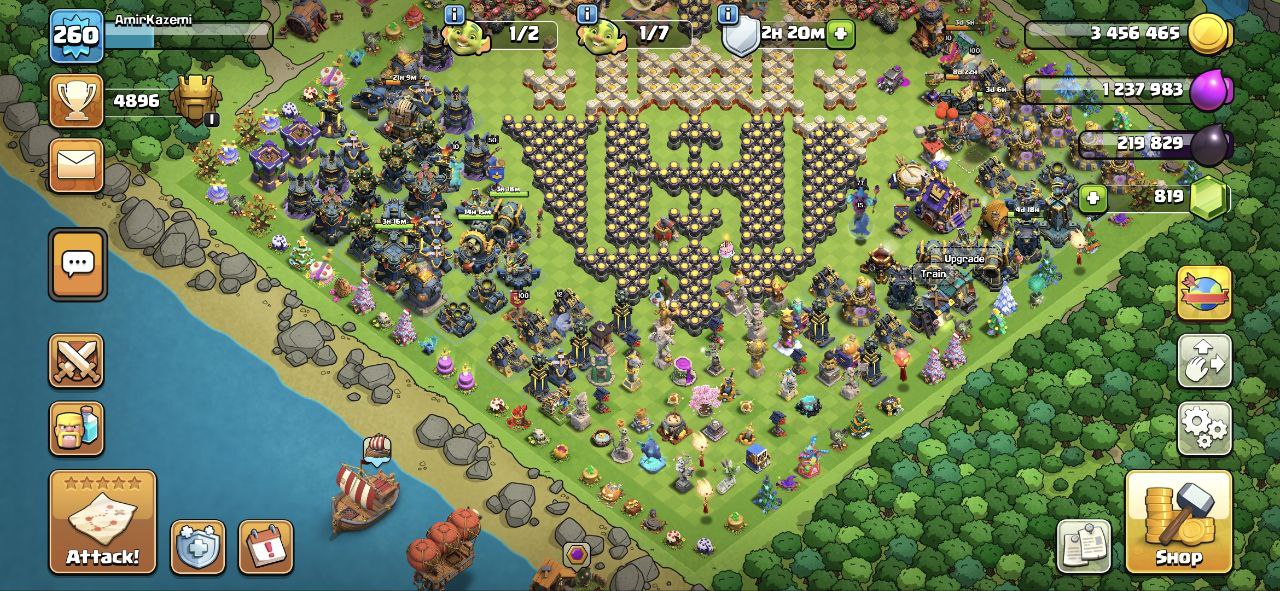Open the Shop menu
Image resolution: width=1280 pixels, height=591 pixels.
tap(1178, 521)
